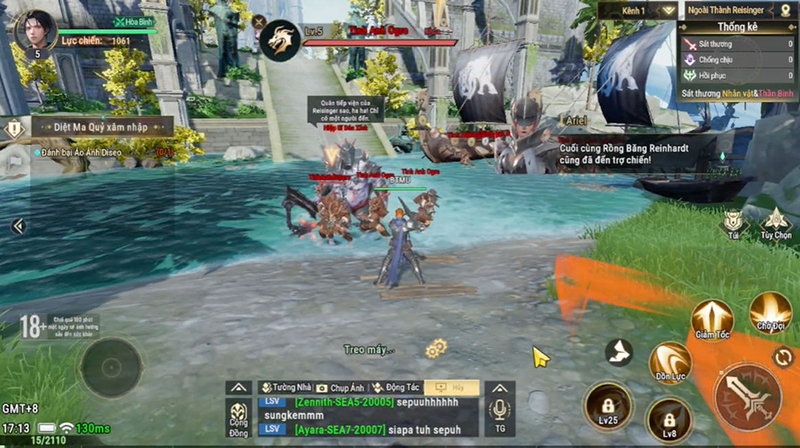Collapse the quest panel with the left arrow

17,227
